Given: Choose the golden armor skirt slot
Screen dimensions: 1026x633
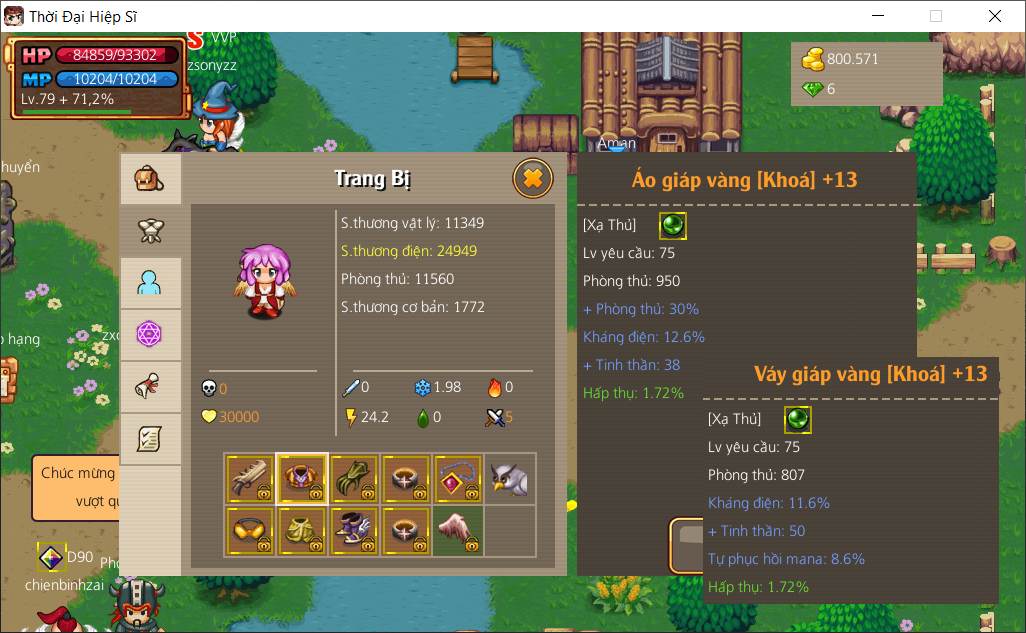Looking at the screenshot, I should click(302, 530).
